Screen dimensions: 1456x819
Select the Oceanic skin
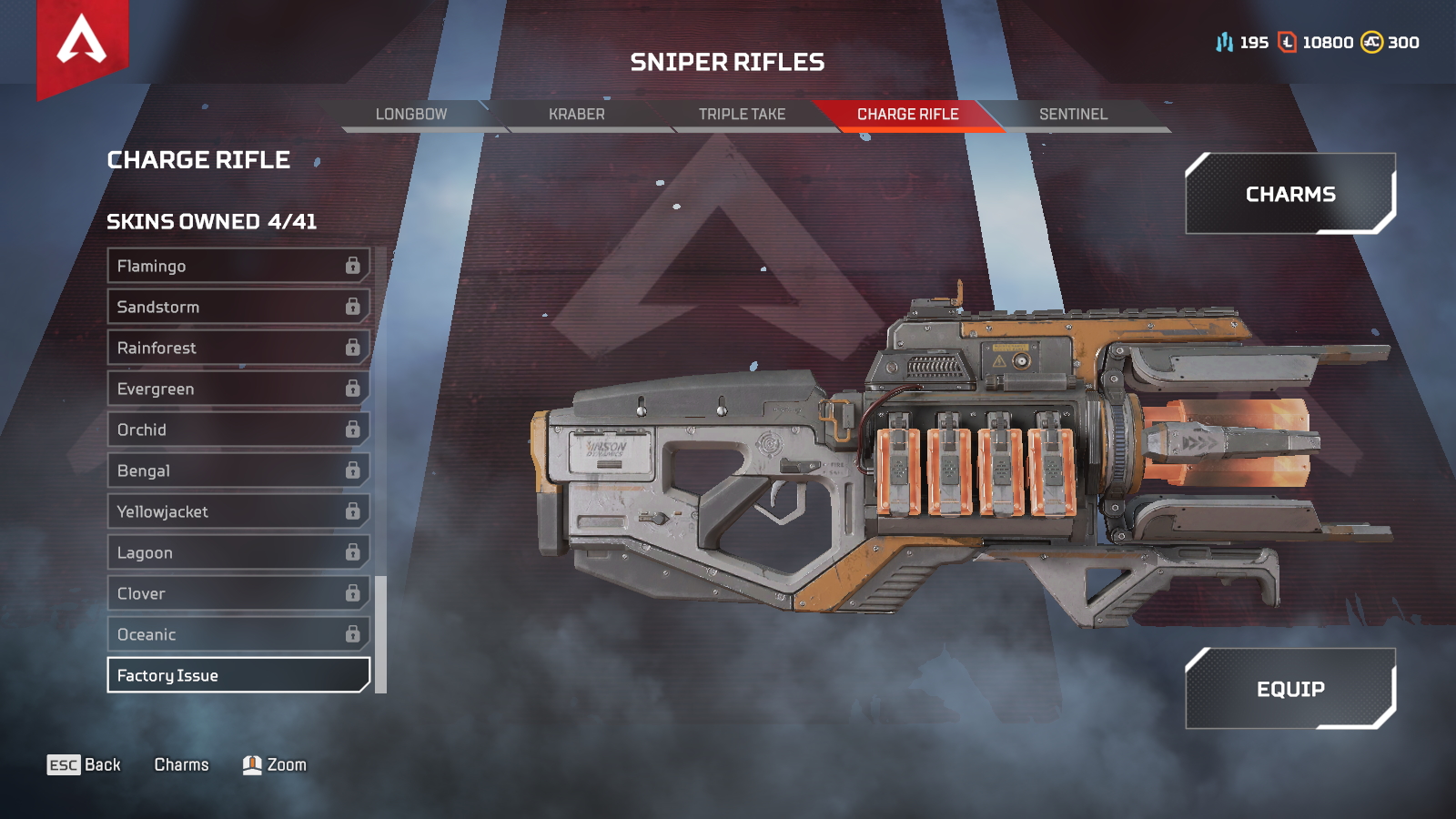[x=218, y=634]
